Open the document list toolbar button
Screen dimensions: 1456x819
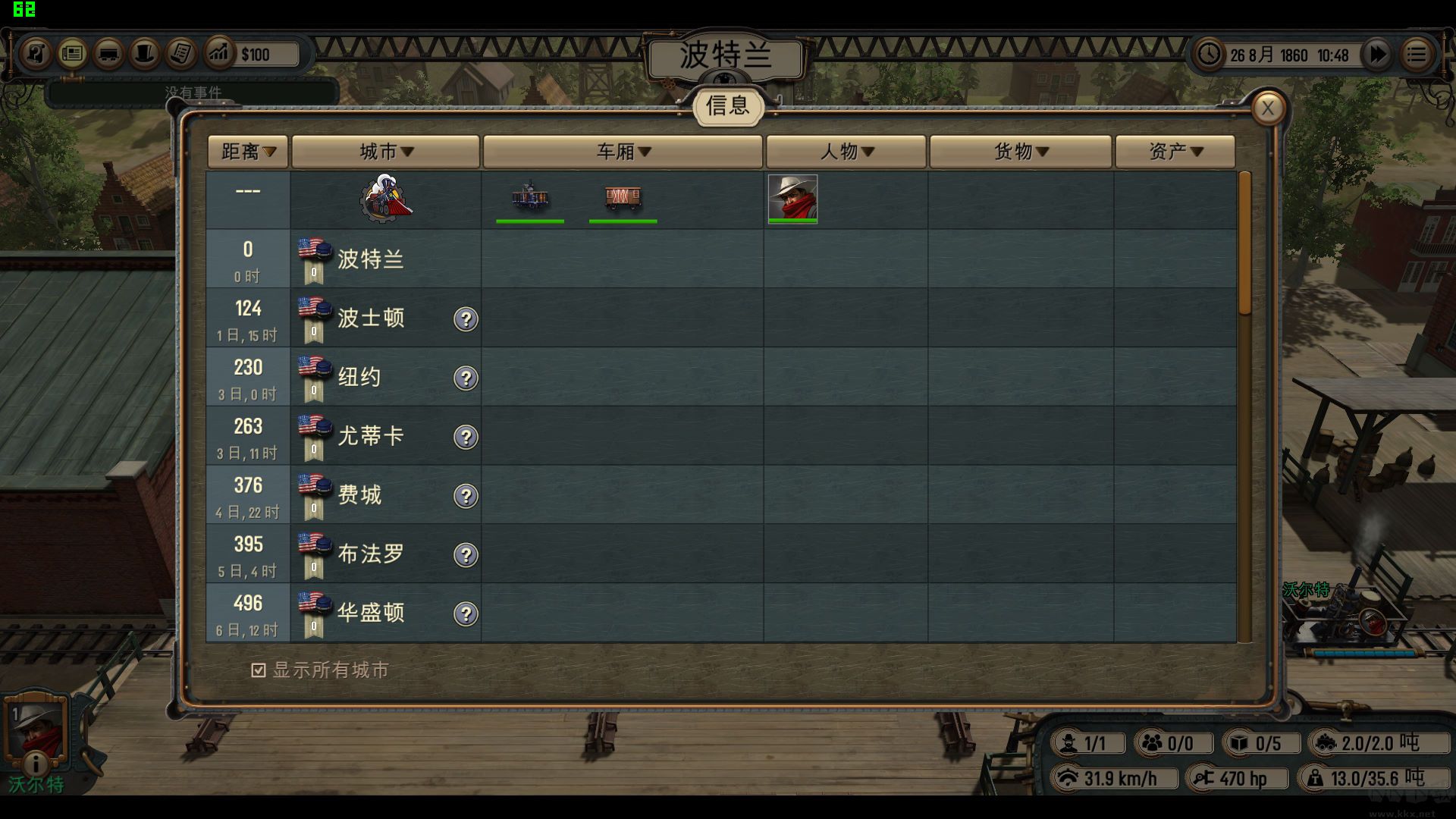coord(181,54)
